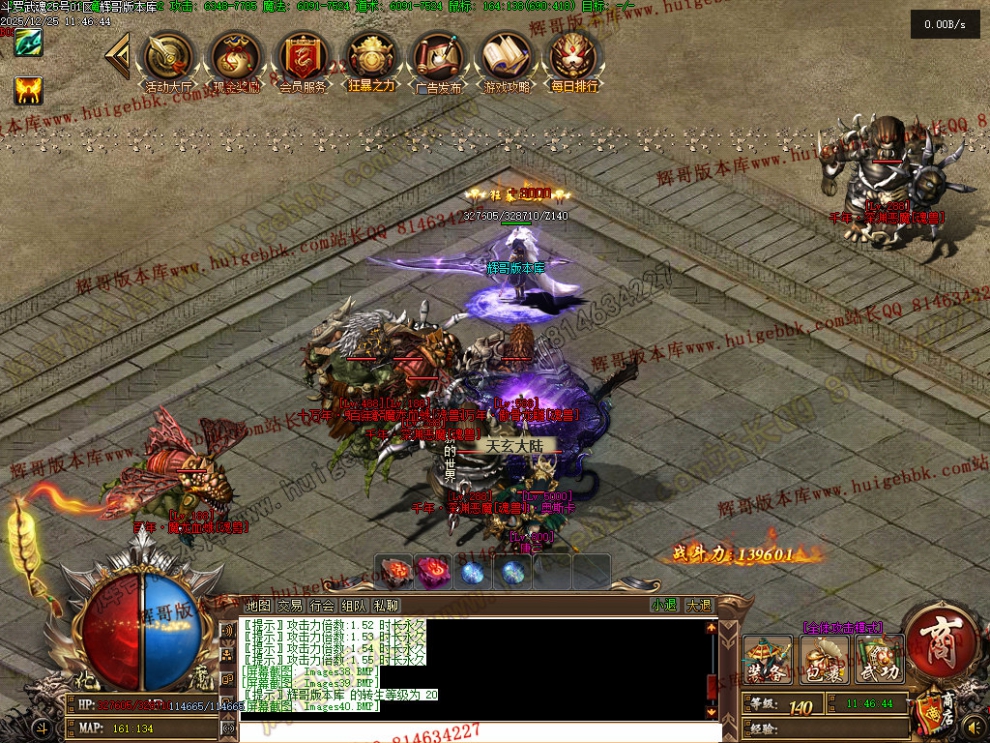This screenshot has width=990, height=743.
Task: Open the 装备 equipment panel
Action: pyautogui.click(x=768, y=659)
